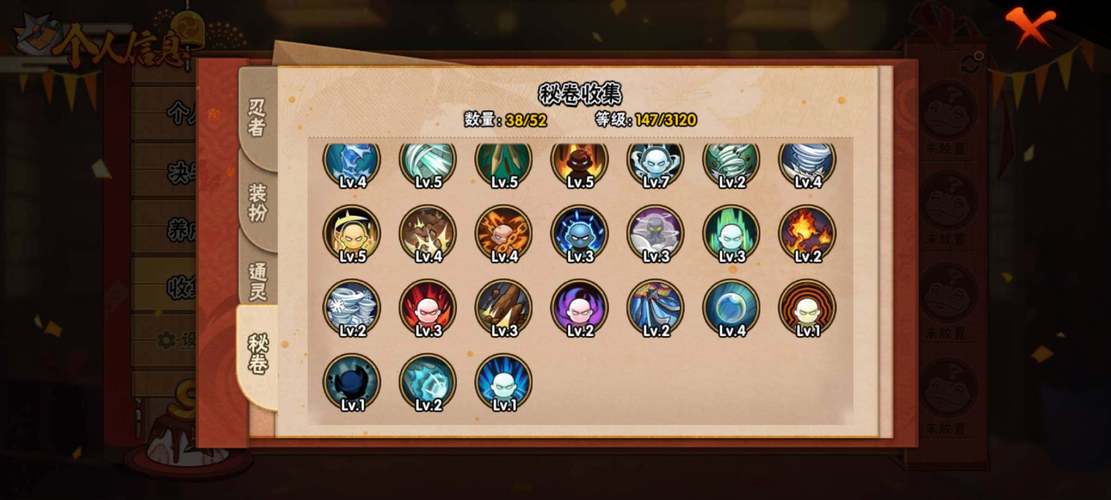Pick the water bubble orb scroll
Viewport: 1111px width, 500px height.
tap(731, 307)
